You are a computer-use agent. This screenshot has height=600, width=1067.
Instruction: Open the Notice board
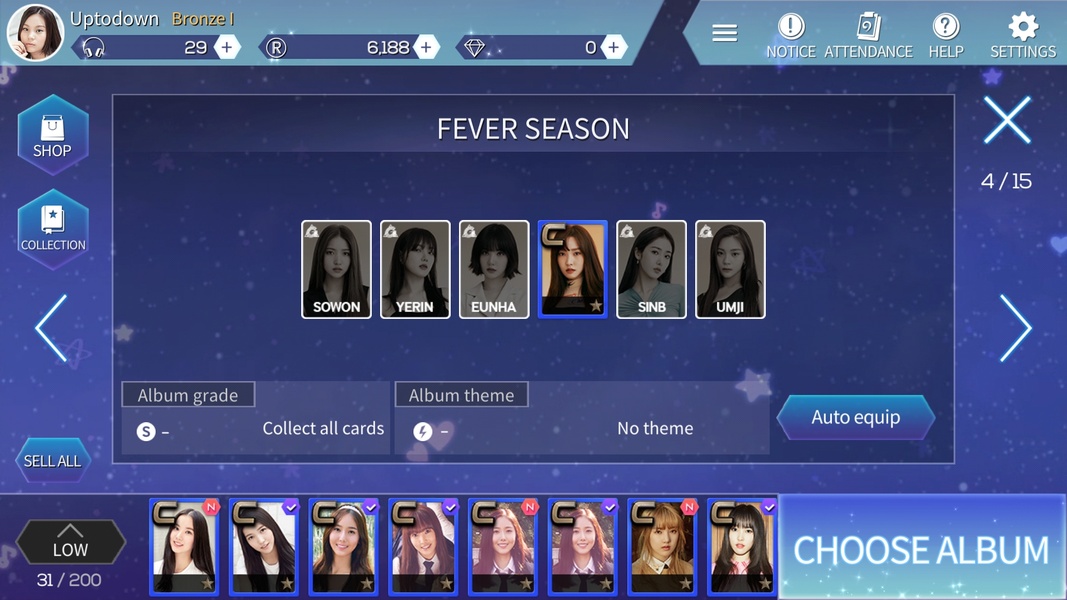[x=790, y=35]
